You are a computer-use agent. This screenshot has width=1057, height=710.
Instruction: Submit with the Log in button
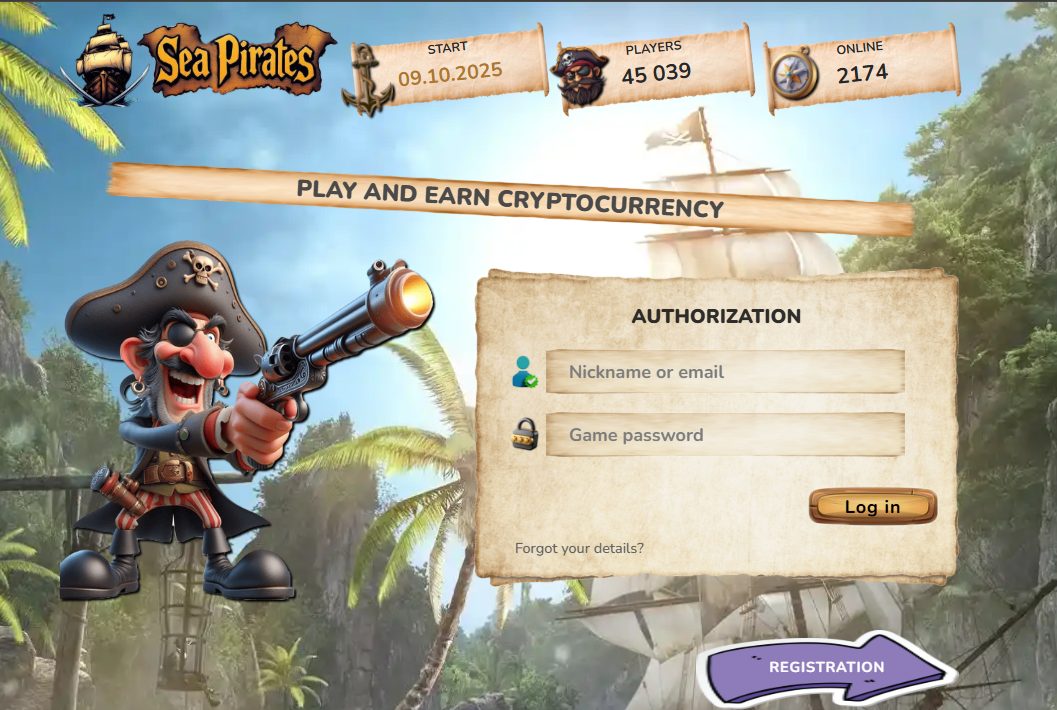(872, 507)
